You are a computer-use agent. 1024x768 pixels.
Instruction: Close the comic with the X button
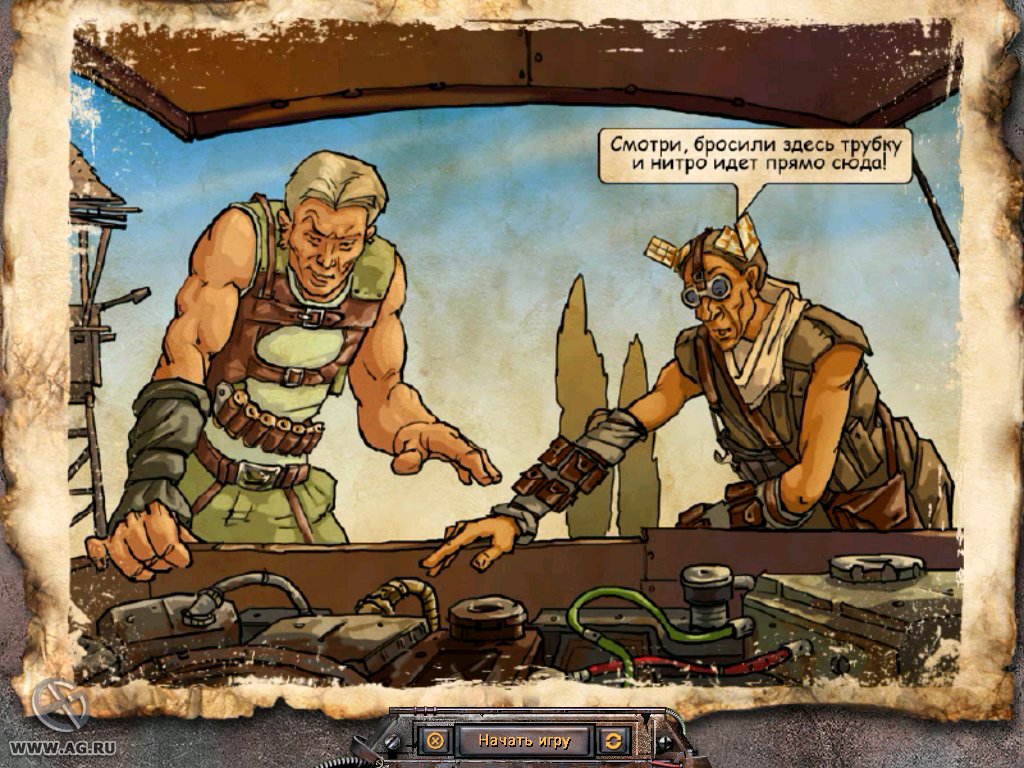[x=435, y=741]
